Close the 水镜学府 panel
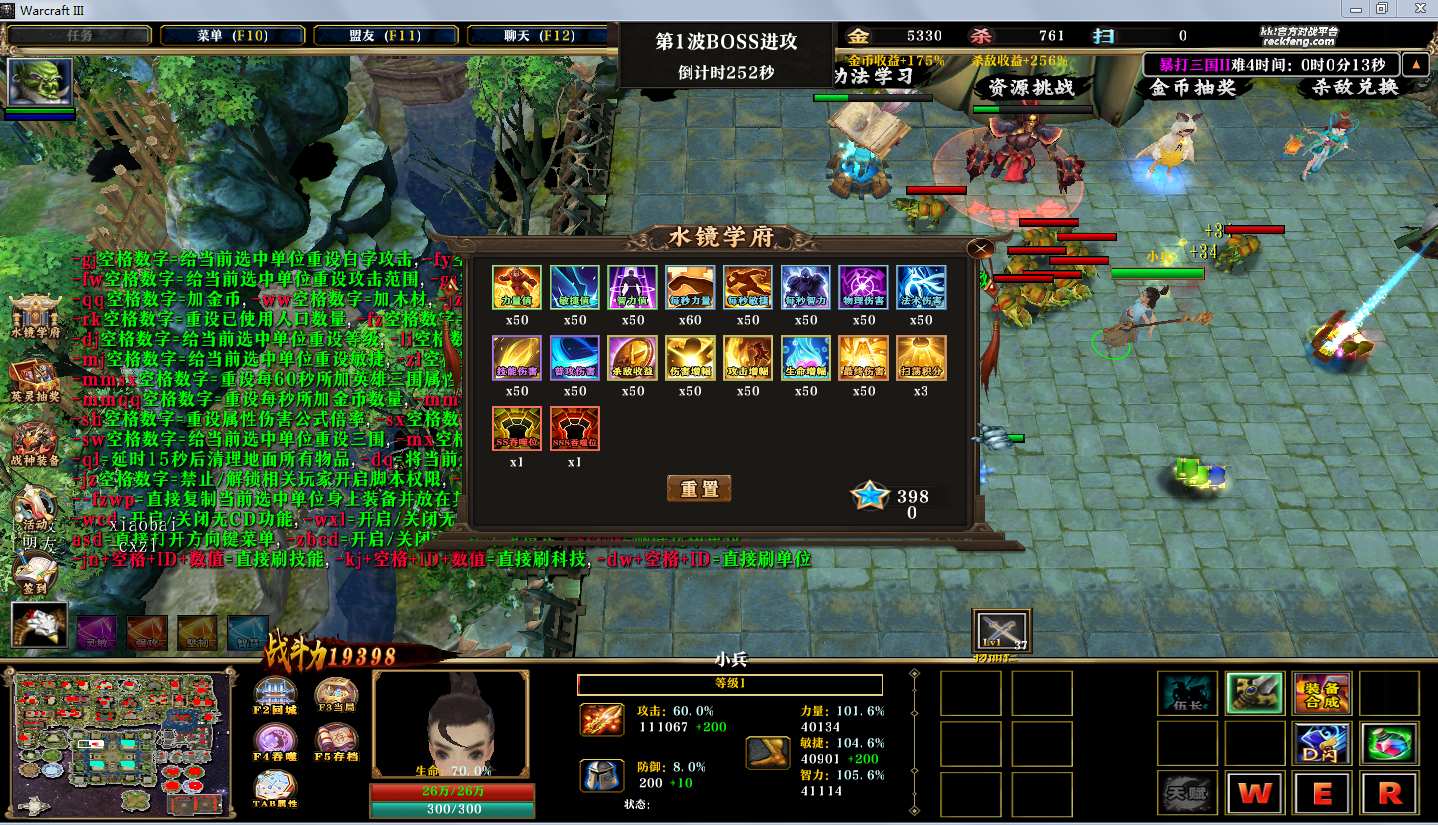 (982, 249)
